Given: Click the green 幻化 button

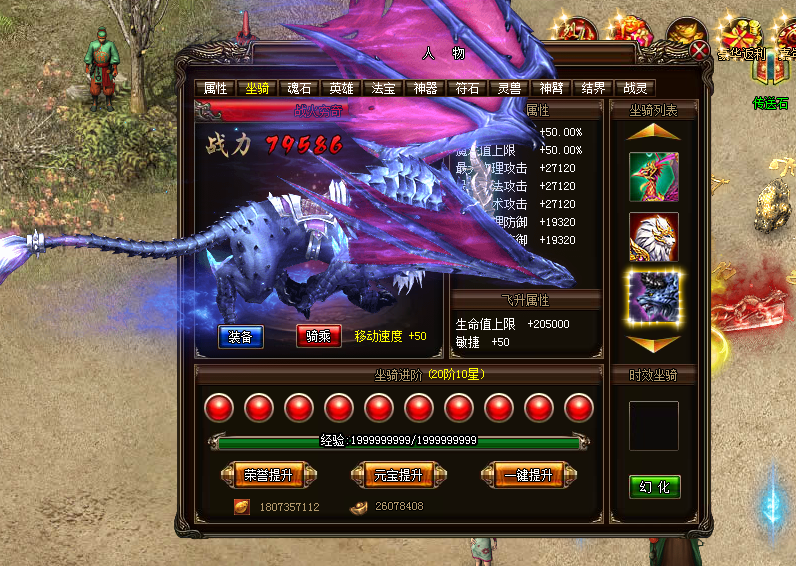Looking at the screenshot, I should click(x=654, y=487).
